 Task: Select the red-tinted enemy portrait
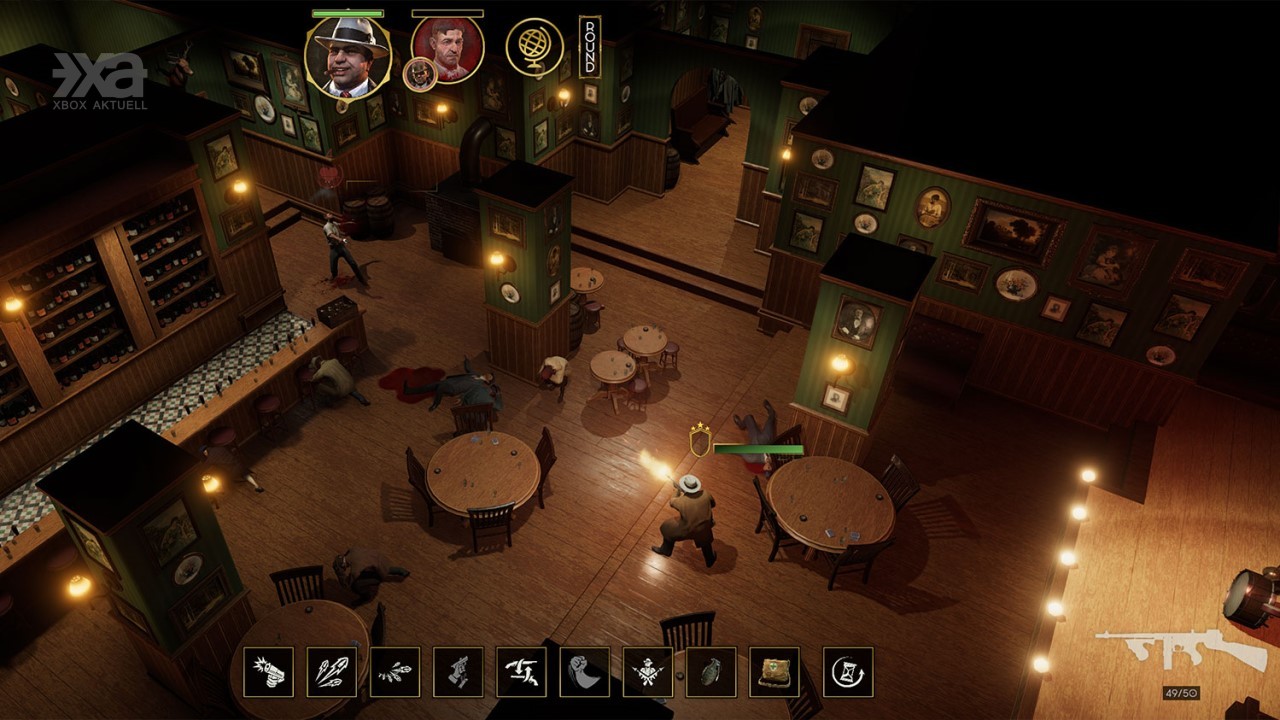(448, 48)
